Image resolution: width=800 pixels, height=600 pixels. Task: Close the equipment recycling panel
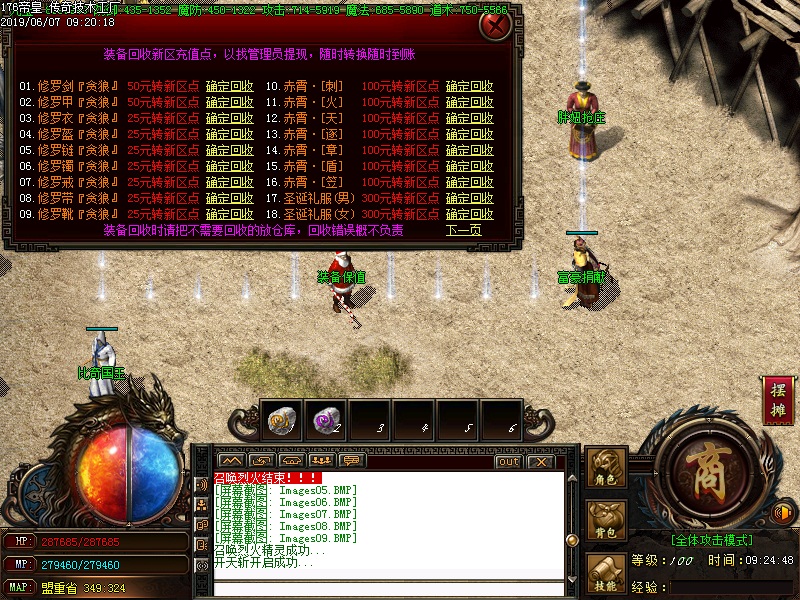[493, 25]
